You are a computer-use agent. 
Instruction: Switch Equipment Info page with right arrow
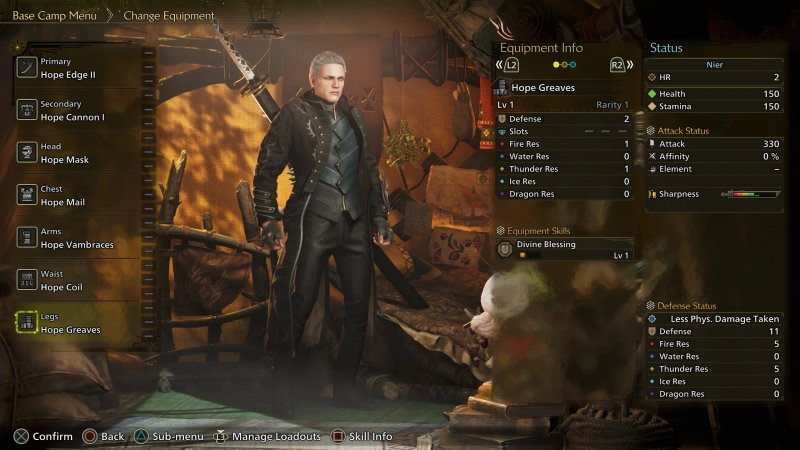tap(621, 65)
